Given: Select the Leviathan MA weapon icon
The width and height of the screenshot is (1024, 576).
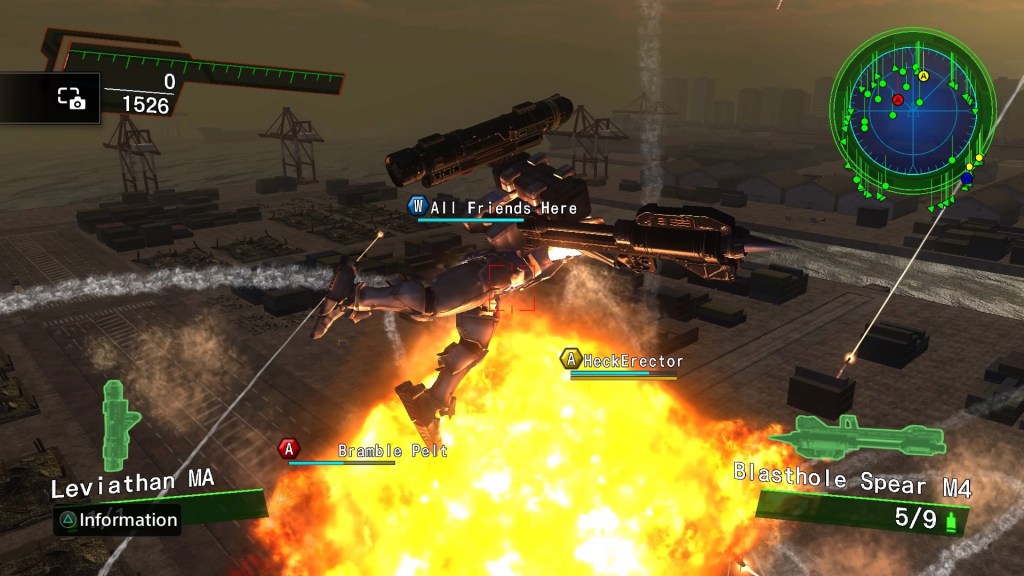Looking at the screenshot, I should pos(122,425).
